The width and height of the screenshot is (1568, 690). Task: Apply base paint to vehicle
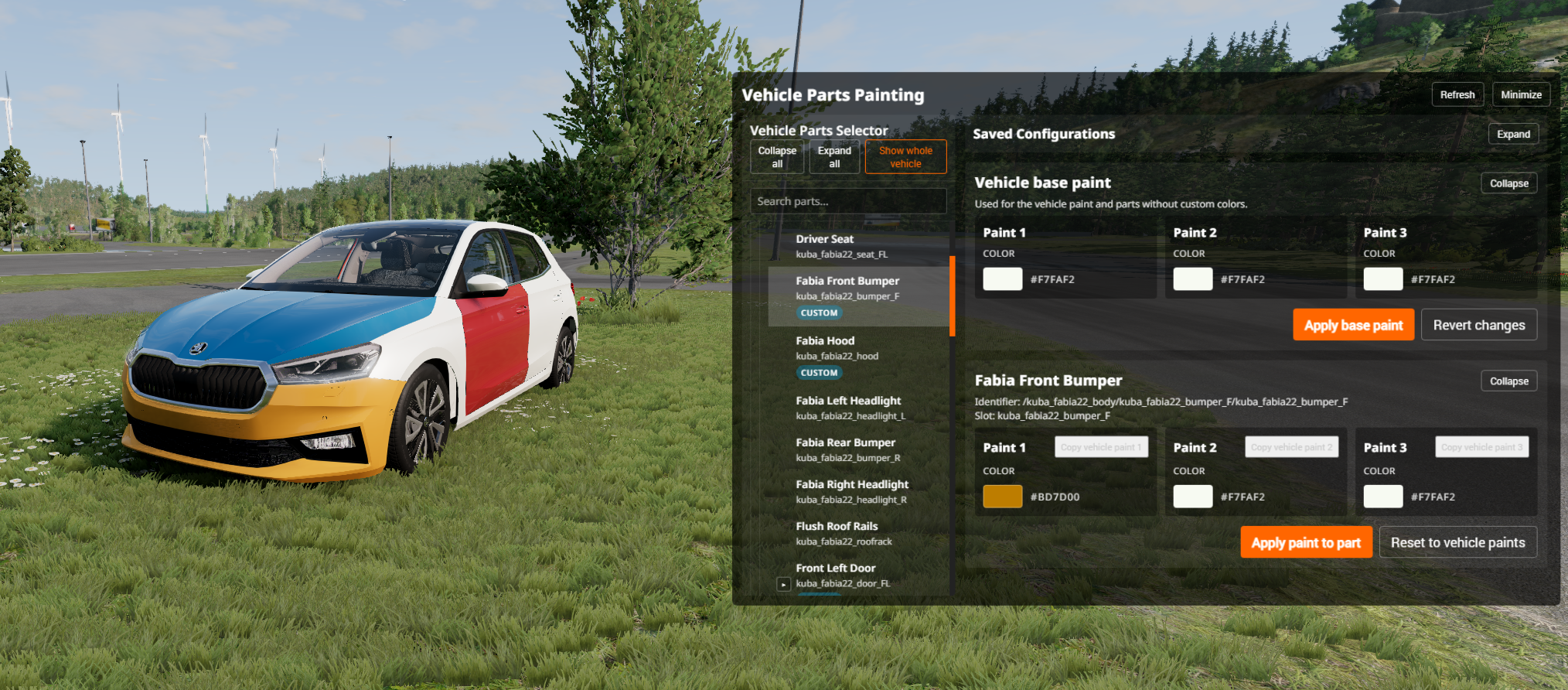point(1353,325)
